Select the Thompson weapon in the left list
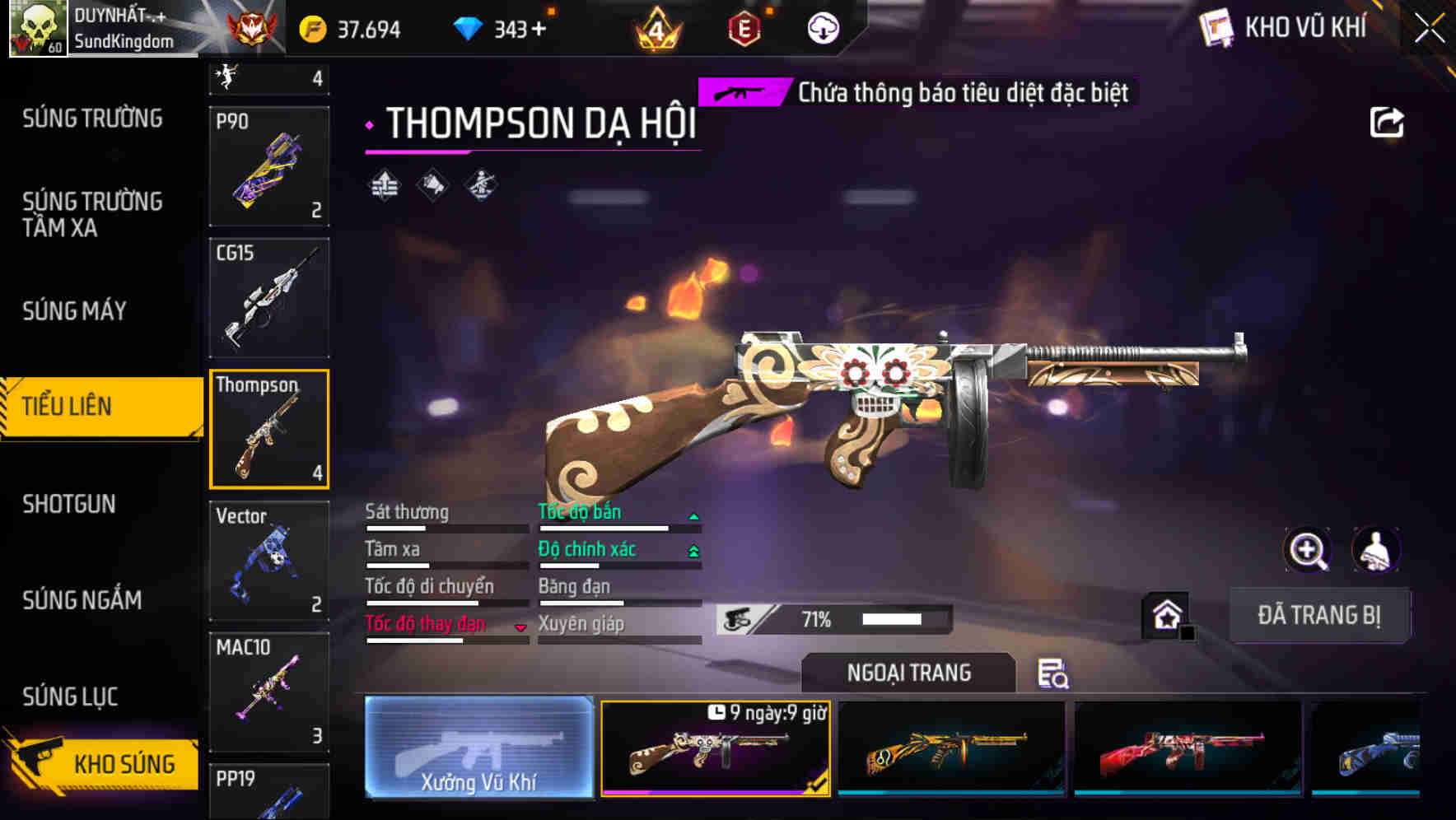1456x820 pixels. pyautogui.click(x=269, y=428)
